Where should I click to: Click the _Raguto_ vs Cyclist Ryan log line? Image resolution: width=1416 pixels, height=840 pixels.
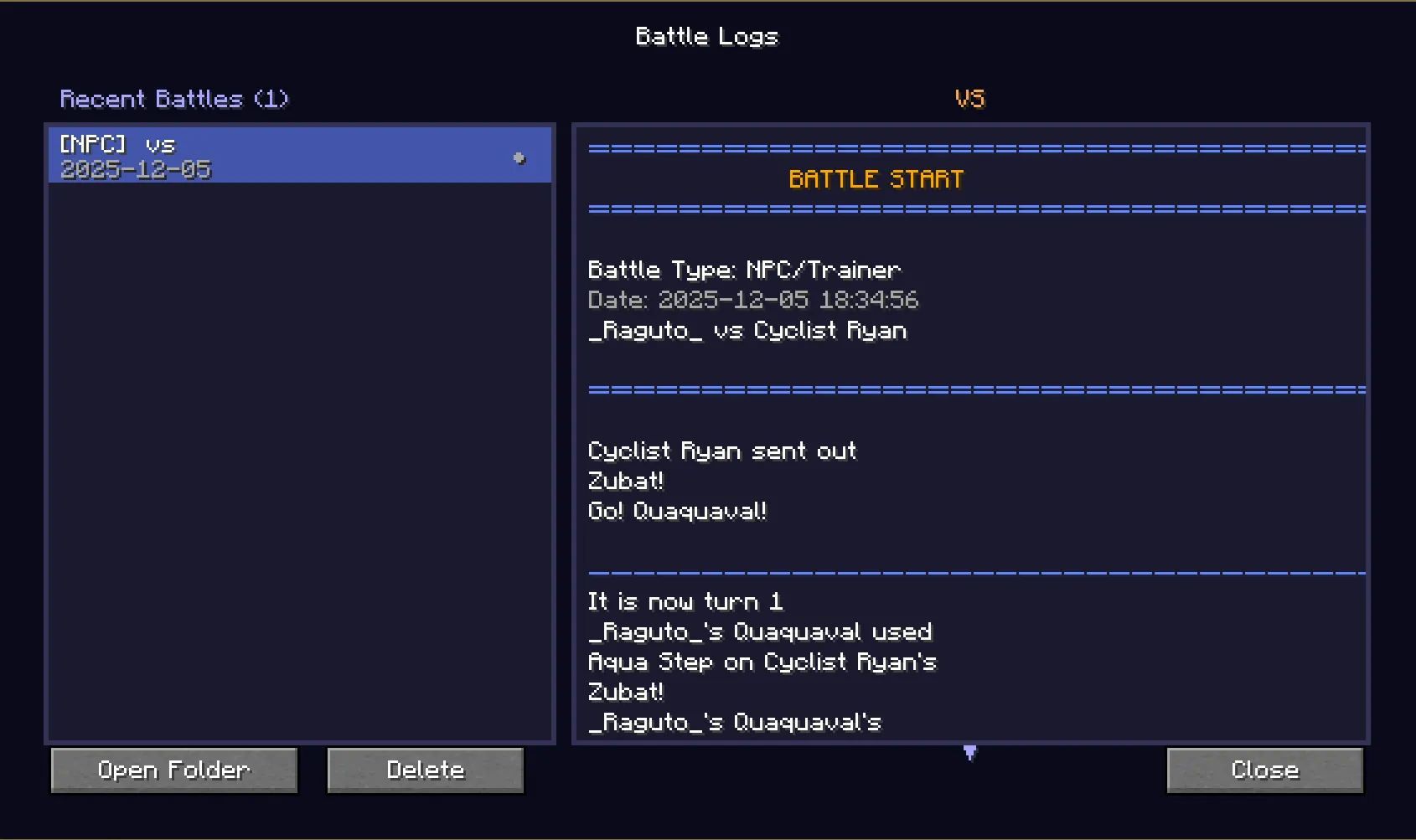pyautogui.click(x=747, y=330)
